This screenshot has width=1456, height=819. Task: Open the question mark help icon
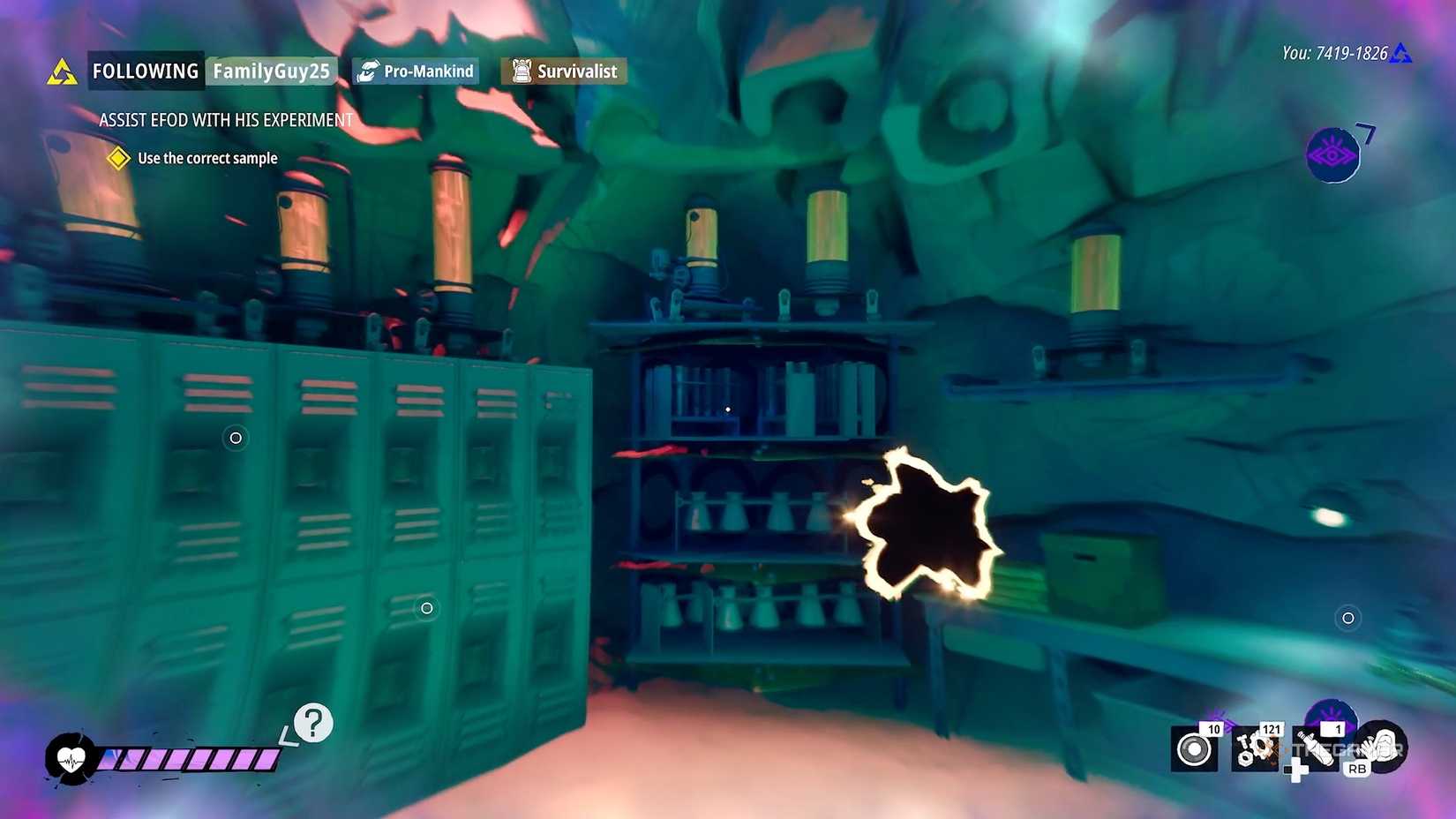(x=313, y=725)
